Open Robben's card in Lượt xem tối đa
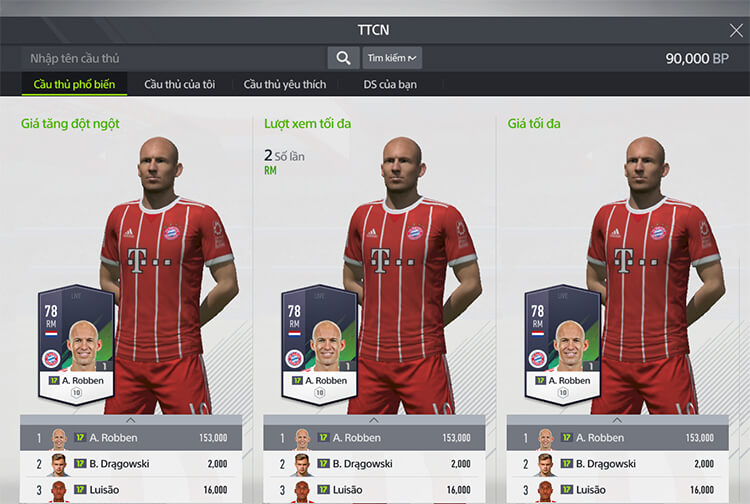The width and height of the screenshot is (750, 504). tap(321, 345)
